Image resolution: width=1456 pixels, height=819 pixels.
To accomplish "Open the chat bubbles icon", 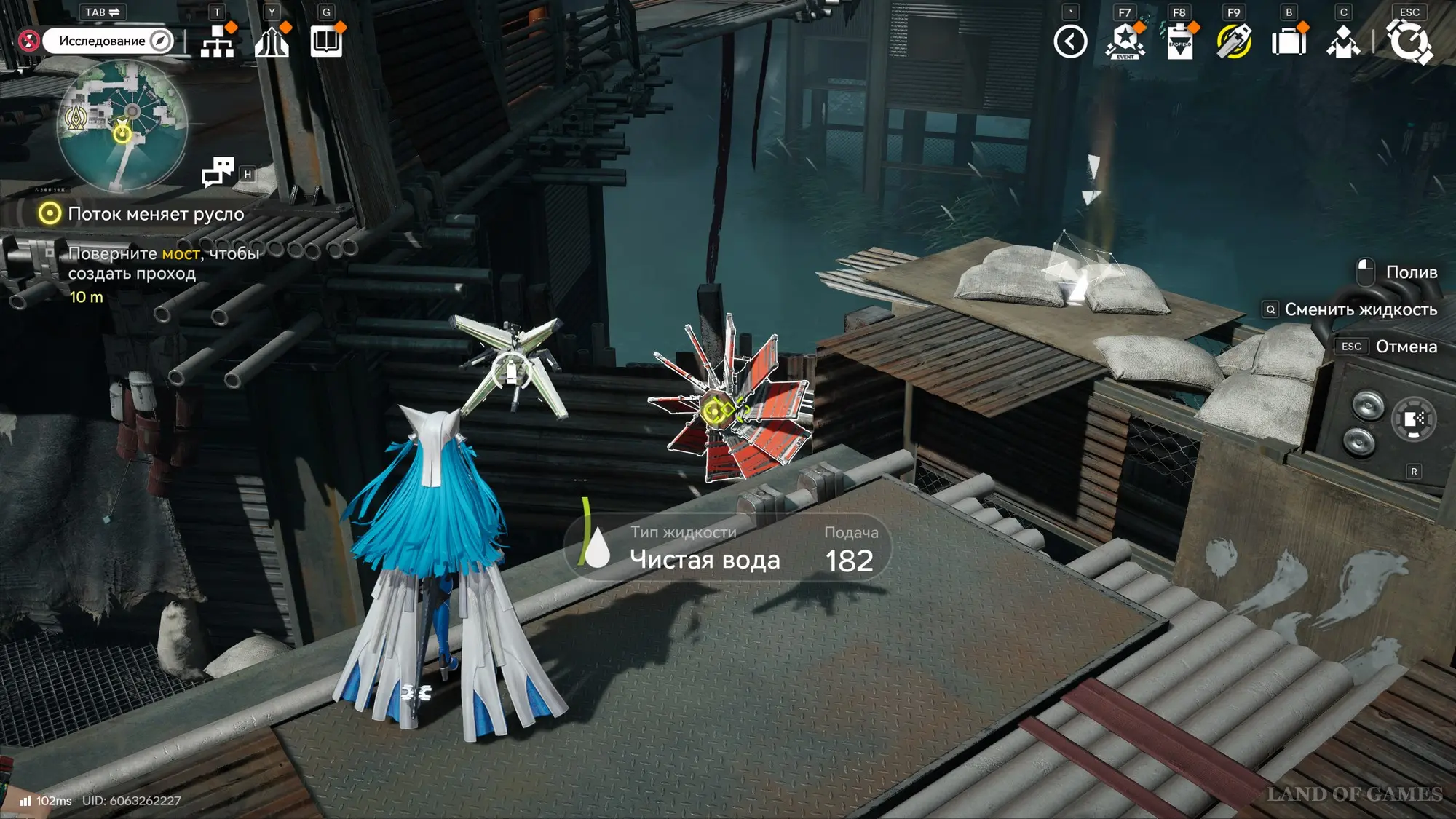I will point(218,172).
